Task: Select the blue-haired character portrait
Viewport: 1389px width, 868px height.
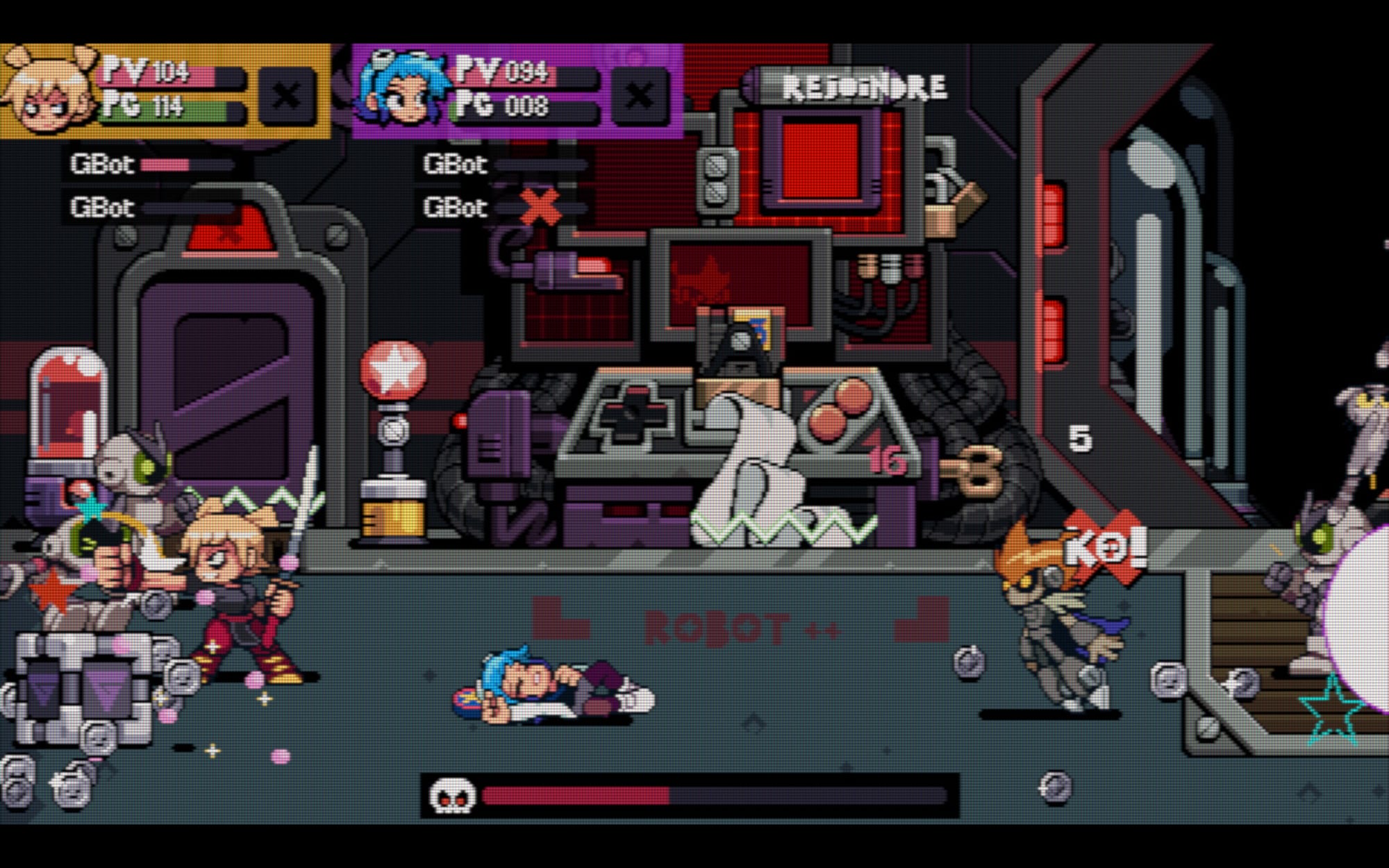Action: [x=401, y=92]
